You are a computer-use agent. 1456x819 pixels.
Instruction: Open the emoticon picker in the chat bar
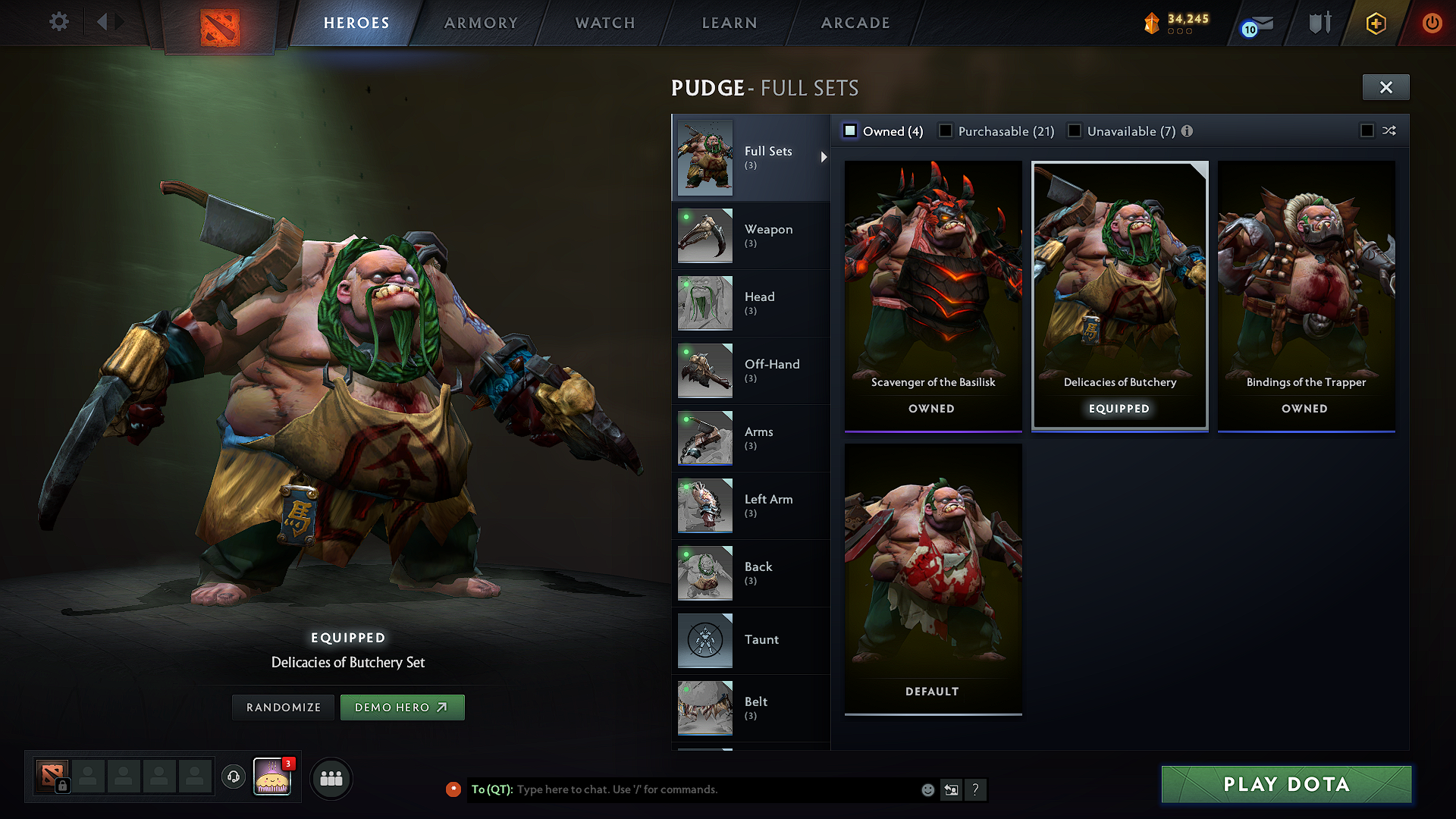(x=927, y=789)
